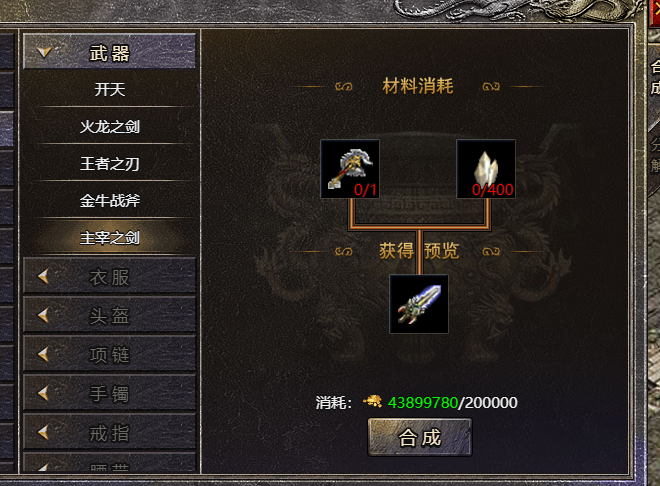Click the 合成 synthesize button
The height and width of the screenshot is (486, 660).
click(x=419, y=437)
